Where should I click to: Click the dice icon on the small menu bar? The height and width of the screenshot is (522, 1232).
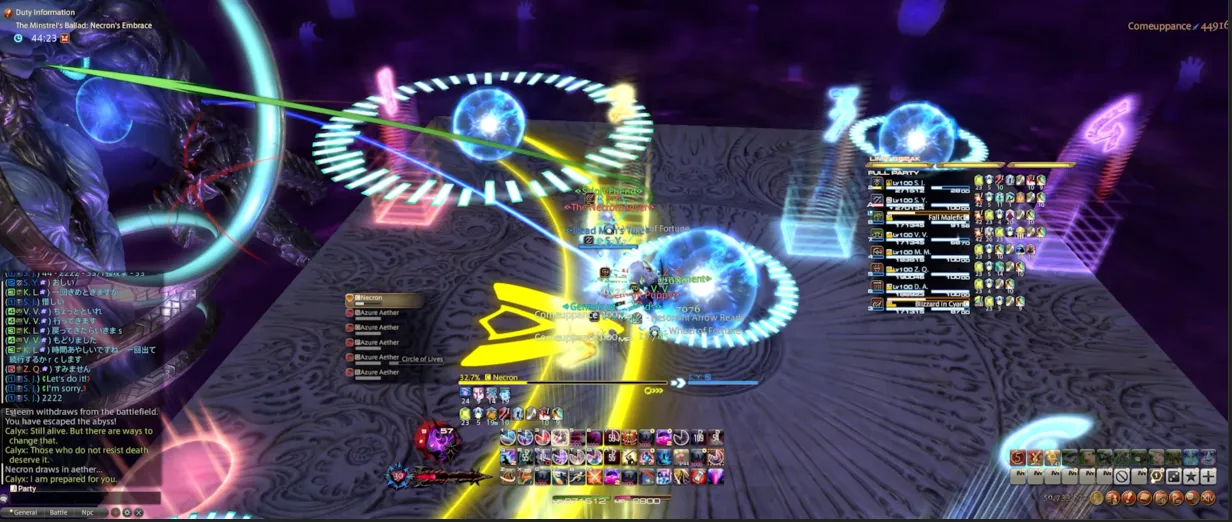(x=1173, y=476)
